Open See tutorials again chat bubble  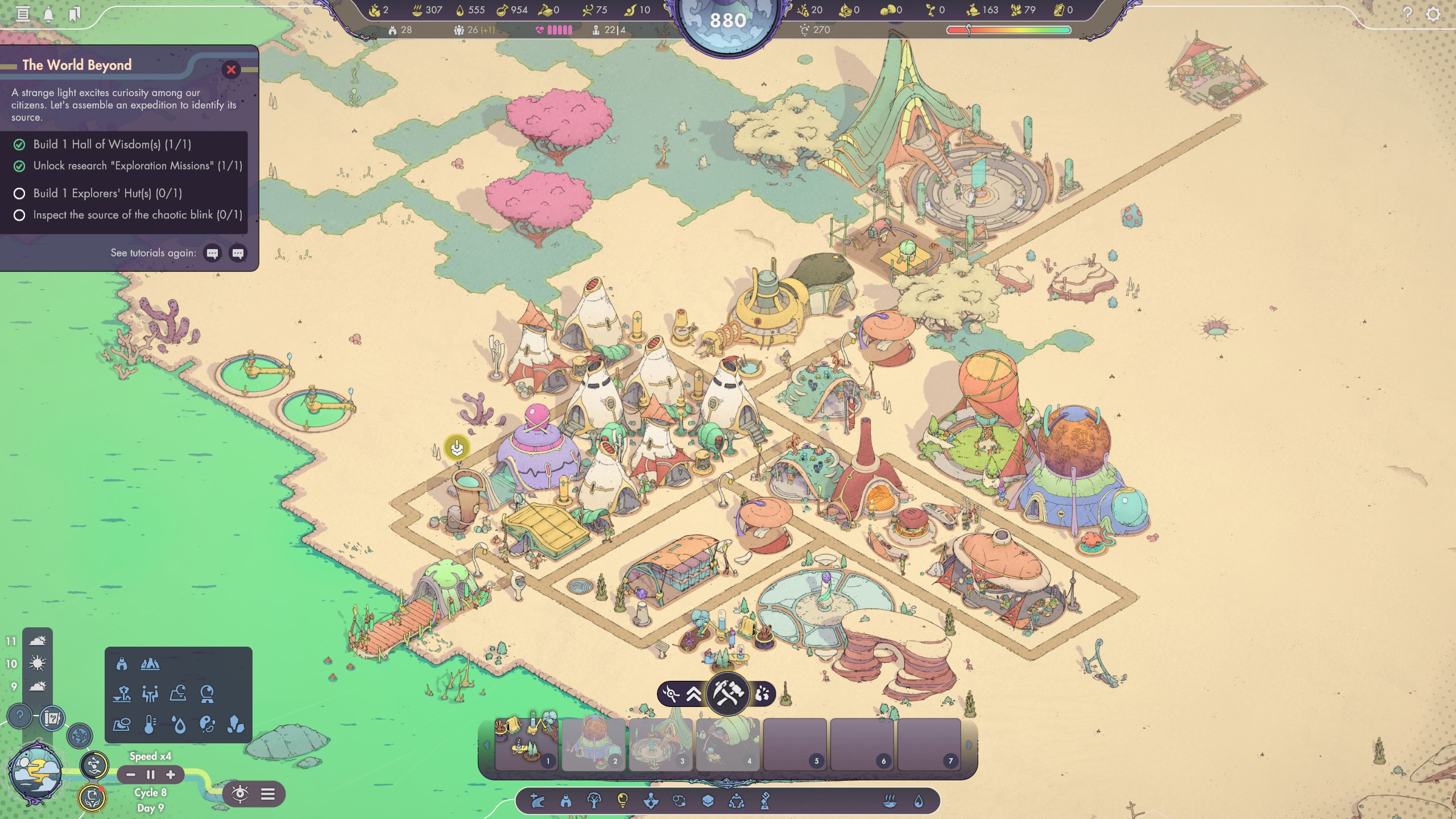213,253
